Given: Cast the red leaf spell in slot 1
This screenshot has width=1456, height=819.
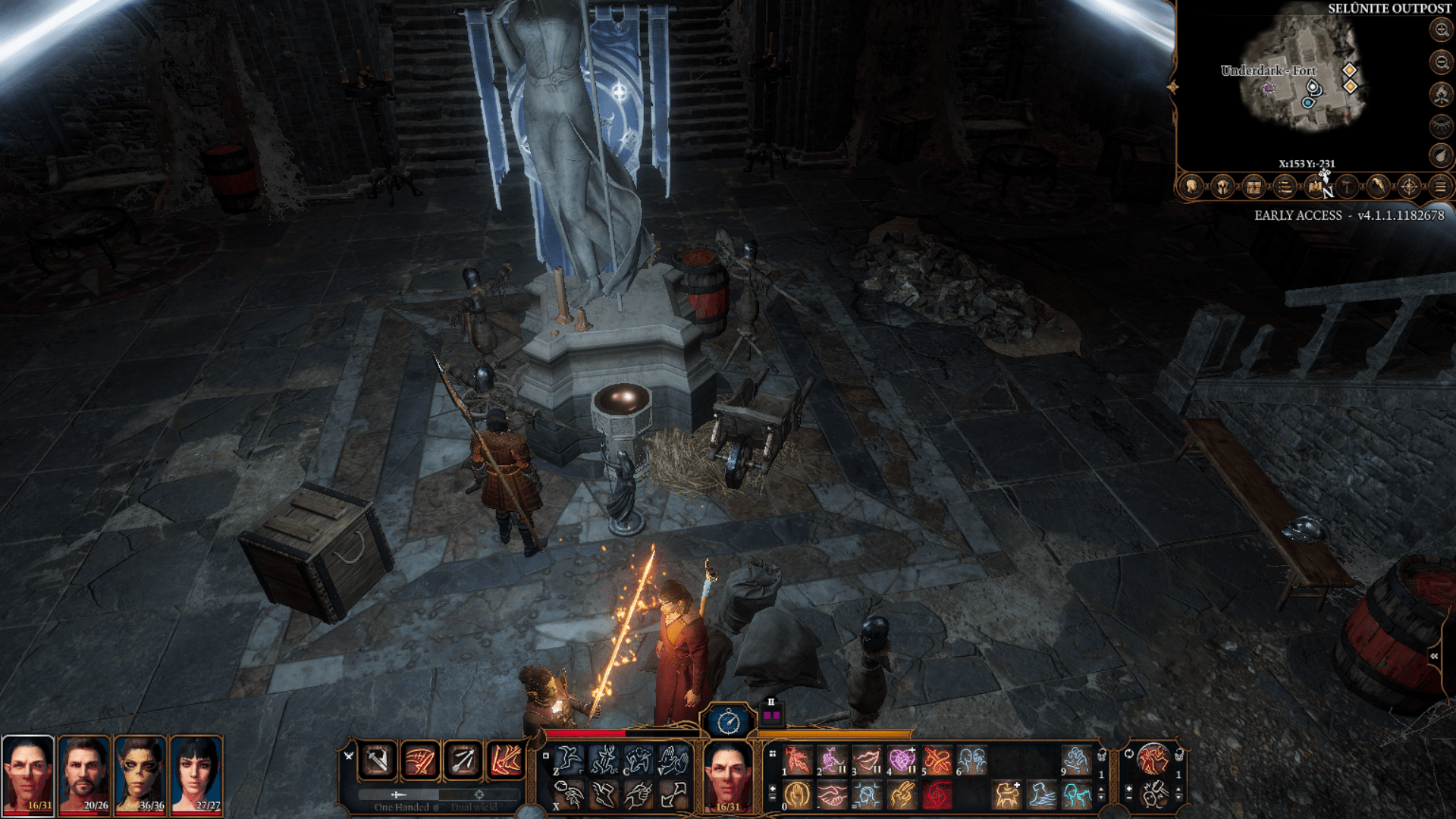Looking at the screenshot, I should [x=797, y=759].
